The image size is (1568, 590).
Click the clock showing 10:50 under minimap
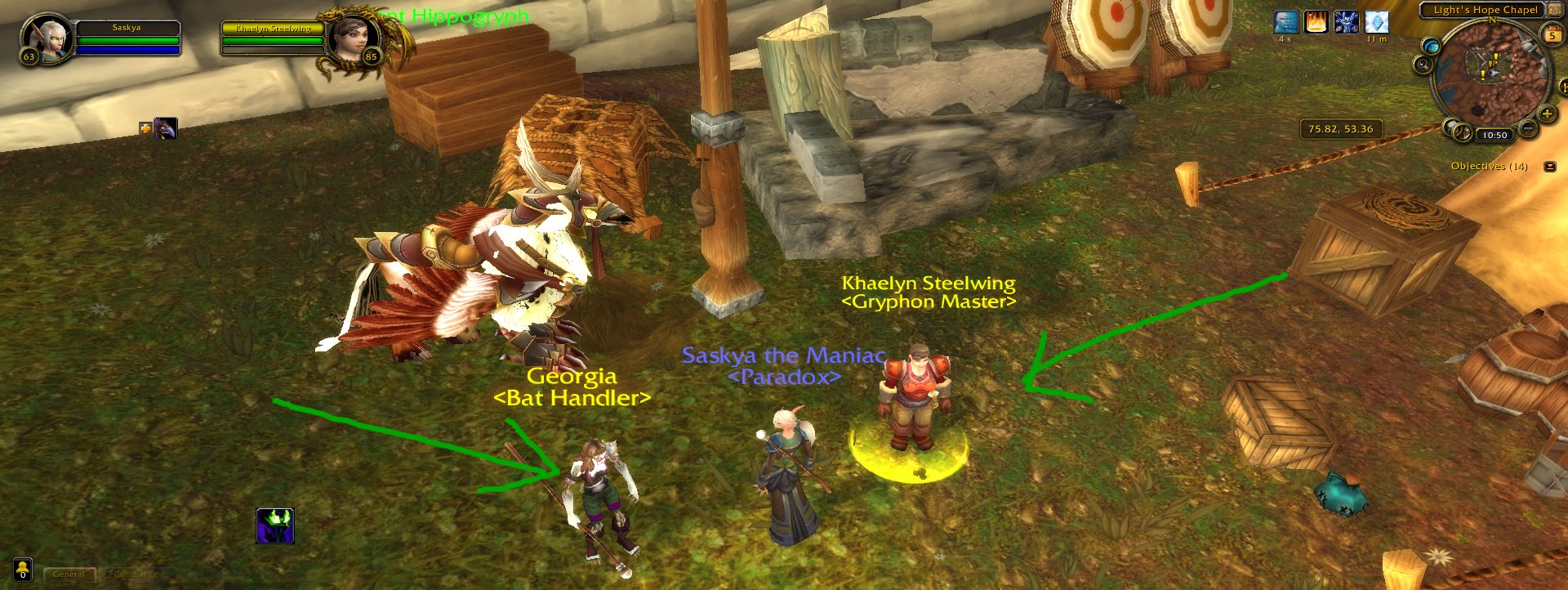tap(1494, 134)
